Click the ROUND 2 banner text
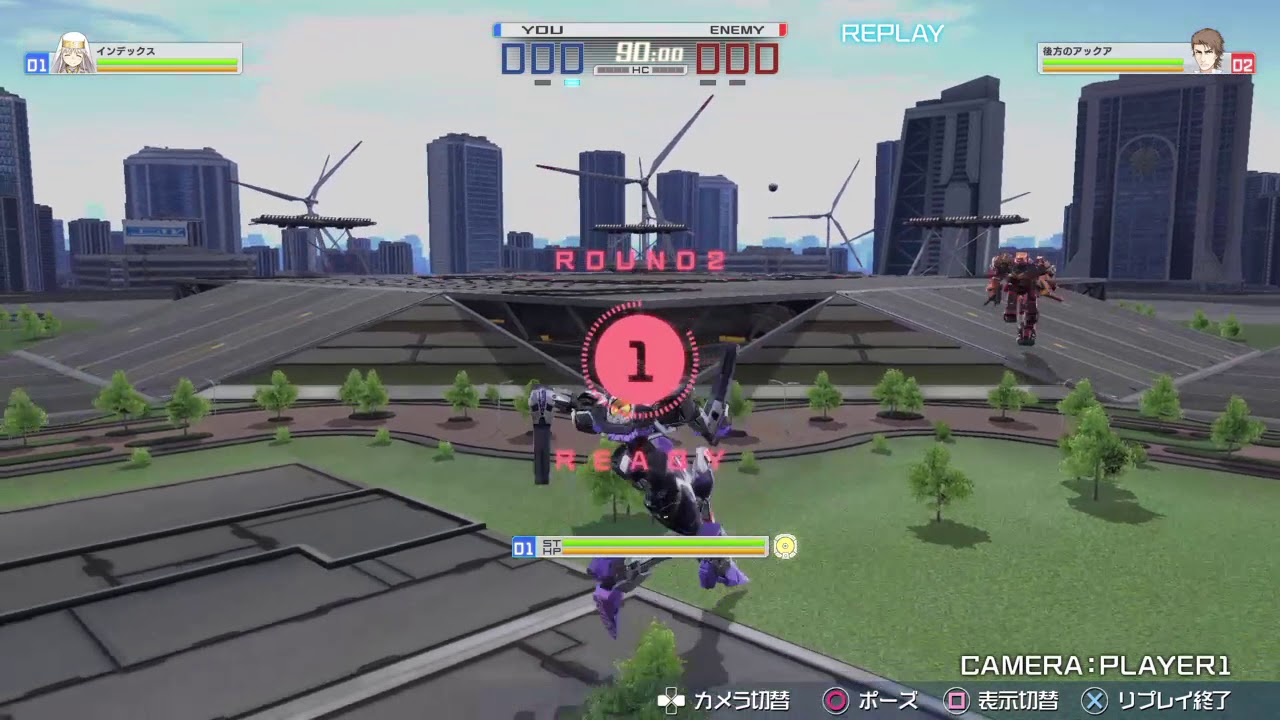This screenshot has height=720, width=1280. coord(639,258)
